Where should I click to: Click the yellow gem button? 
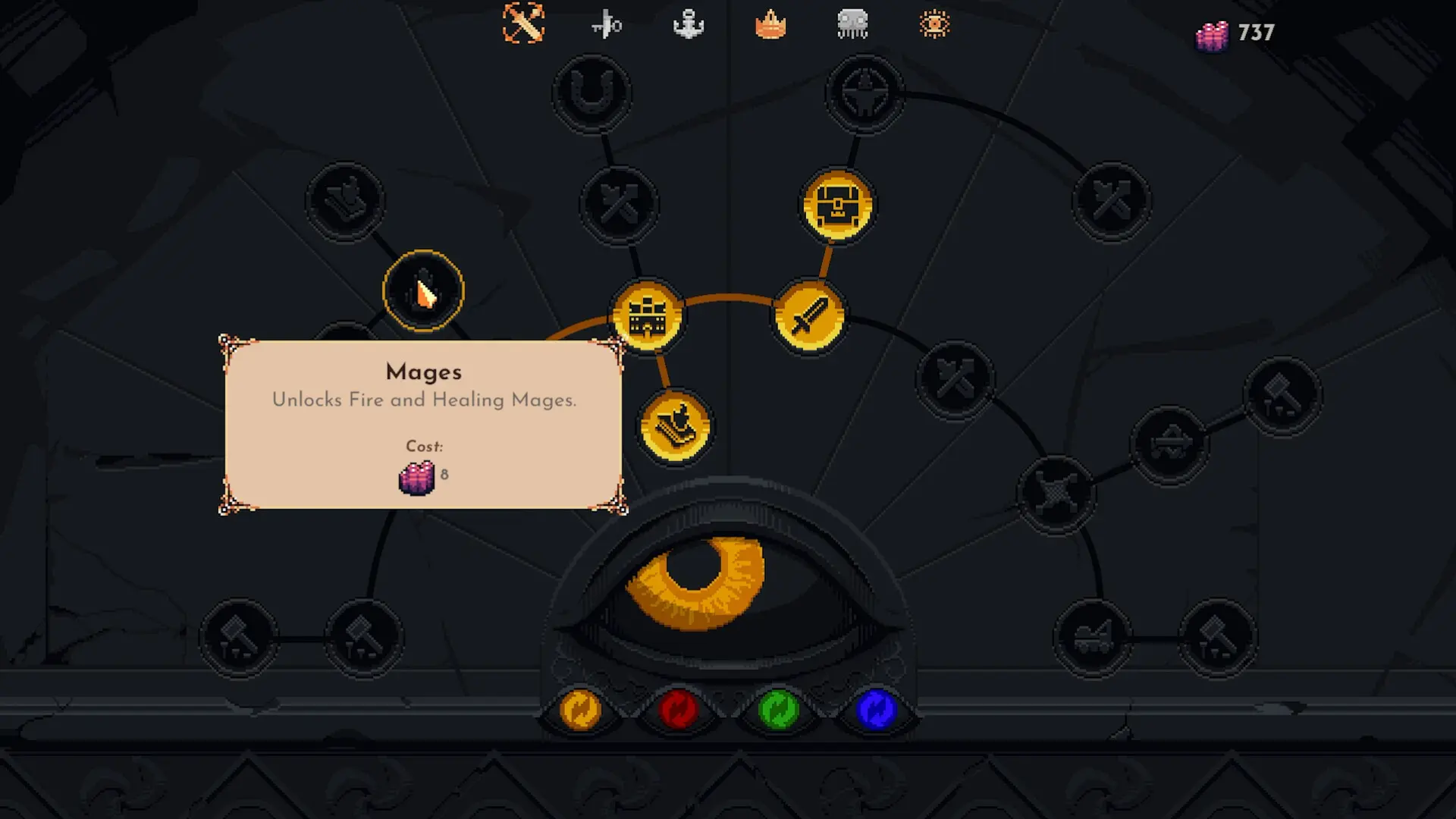(580, 711)
